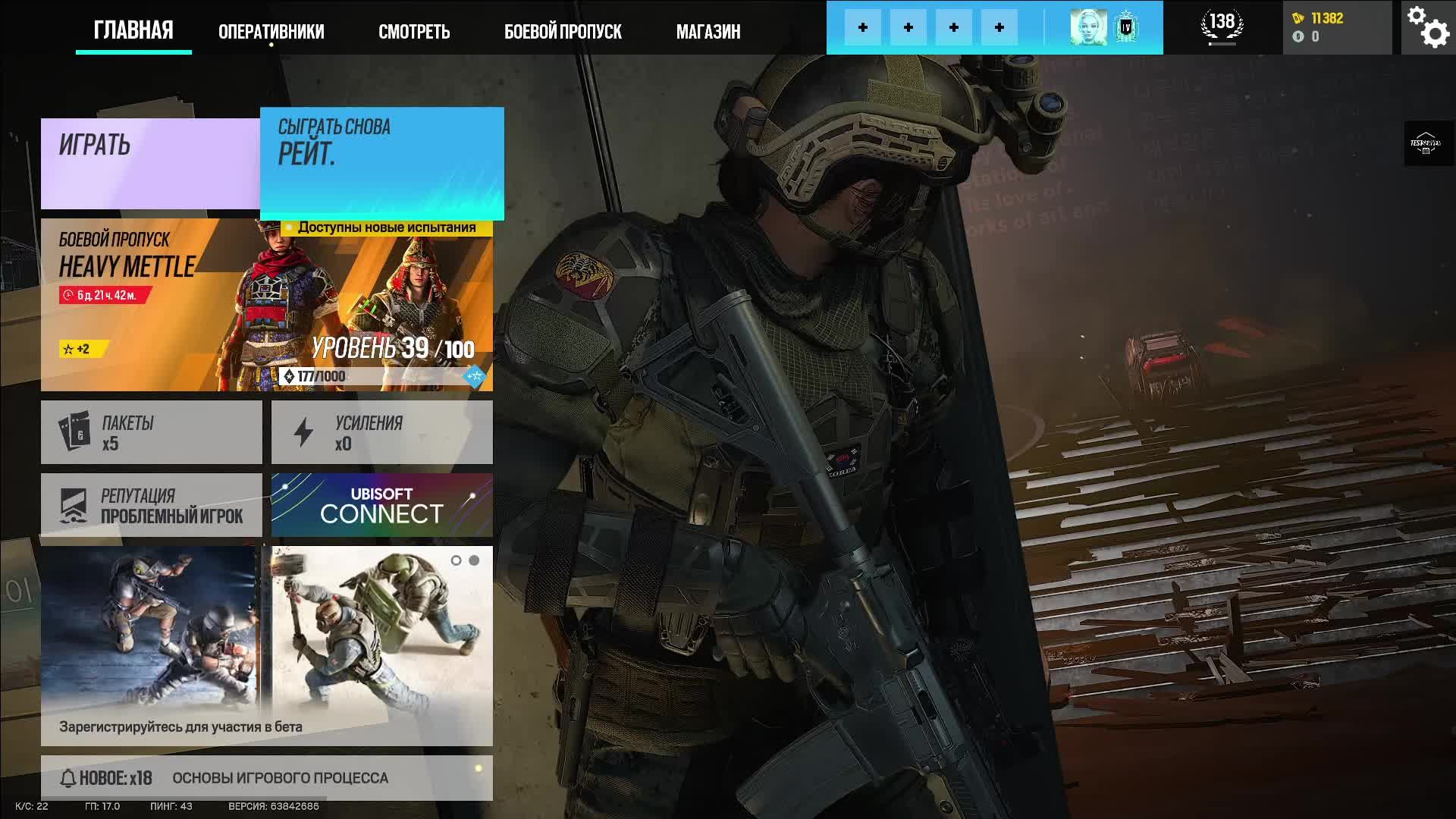
Task: Click a plus button to invite a squad member
Action: pos(863,27)
